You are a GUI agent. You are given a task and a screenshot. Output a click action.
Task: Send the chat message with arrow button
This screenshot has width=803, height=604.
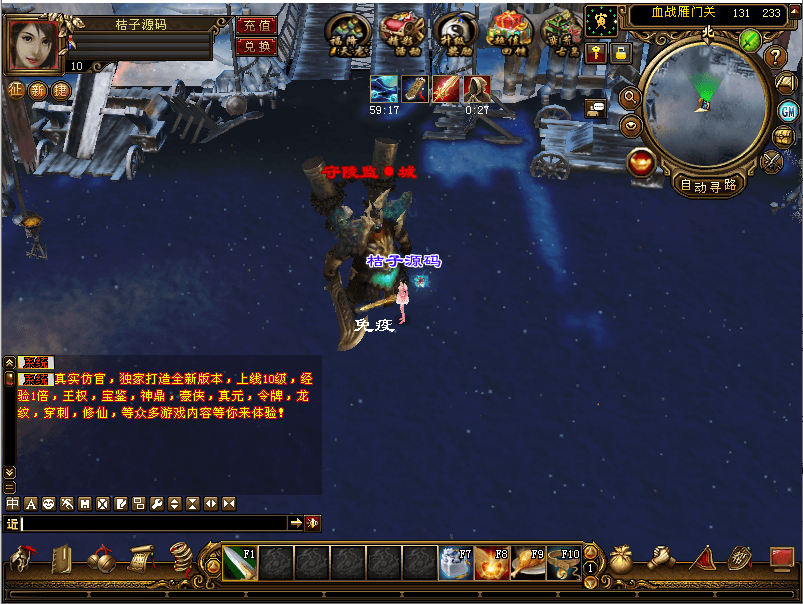[x=296, y=523]
